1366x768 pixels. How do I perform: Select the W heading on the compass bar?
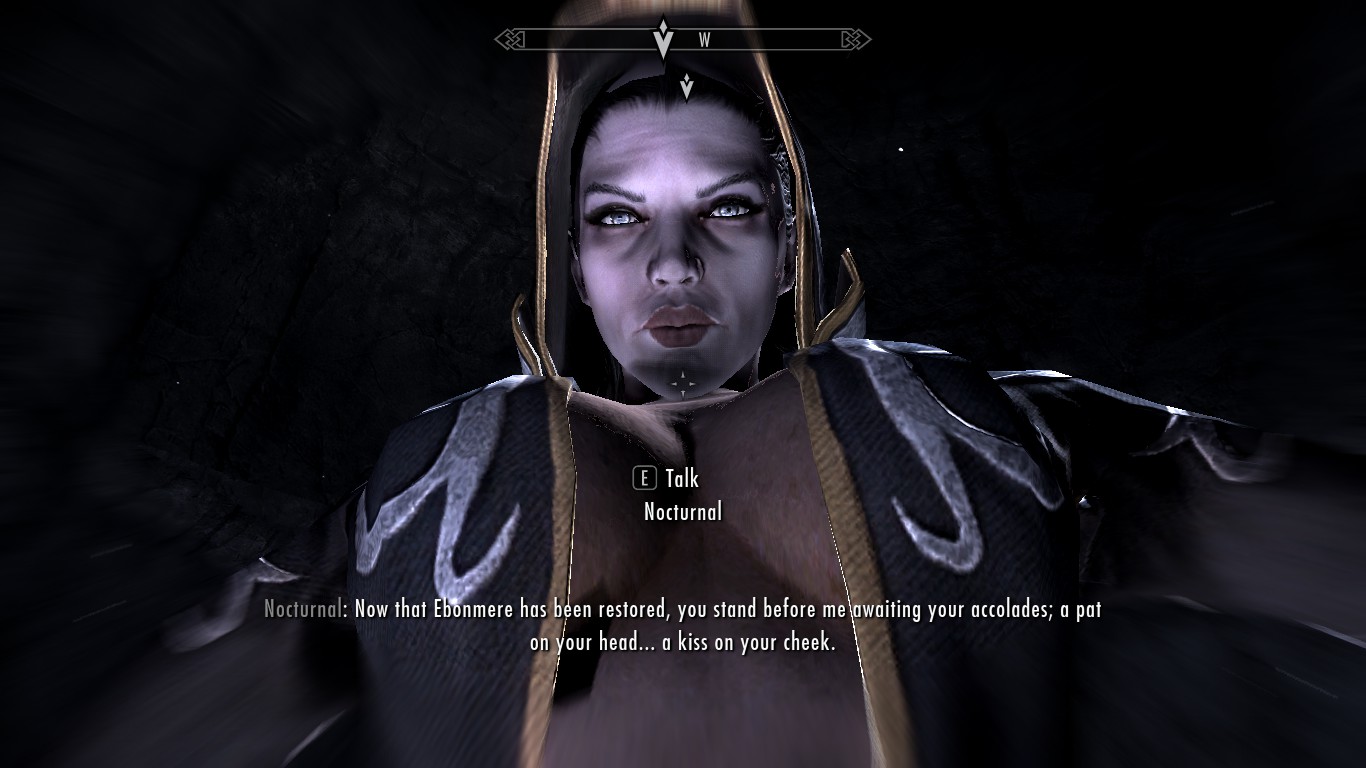click(x=704, y=41)
